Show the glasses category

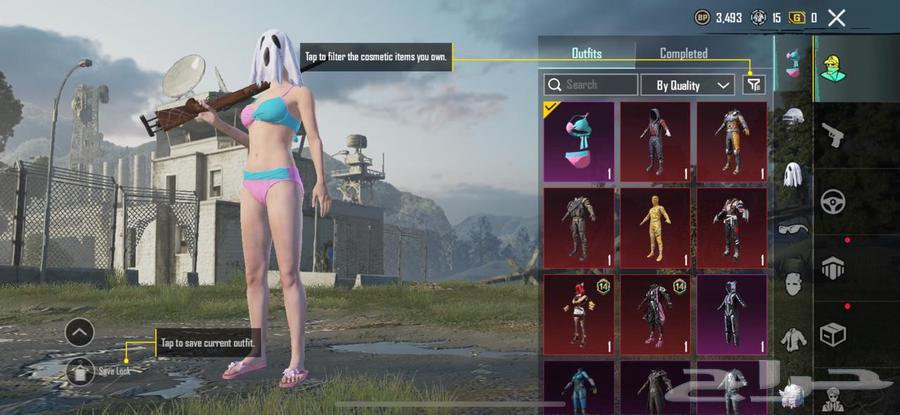tap(793, 226)
